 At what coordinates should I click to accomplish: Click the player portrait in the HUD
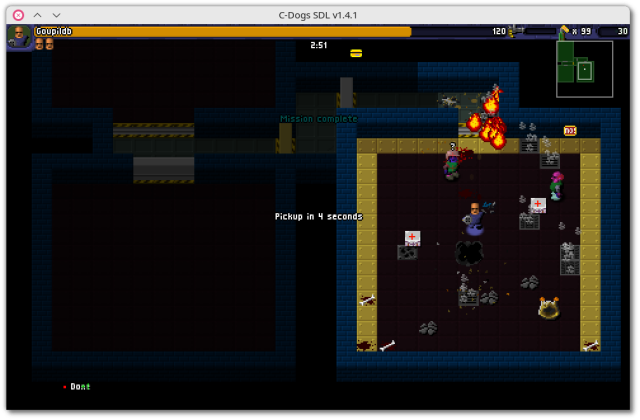pos(19,37)
